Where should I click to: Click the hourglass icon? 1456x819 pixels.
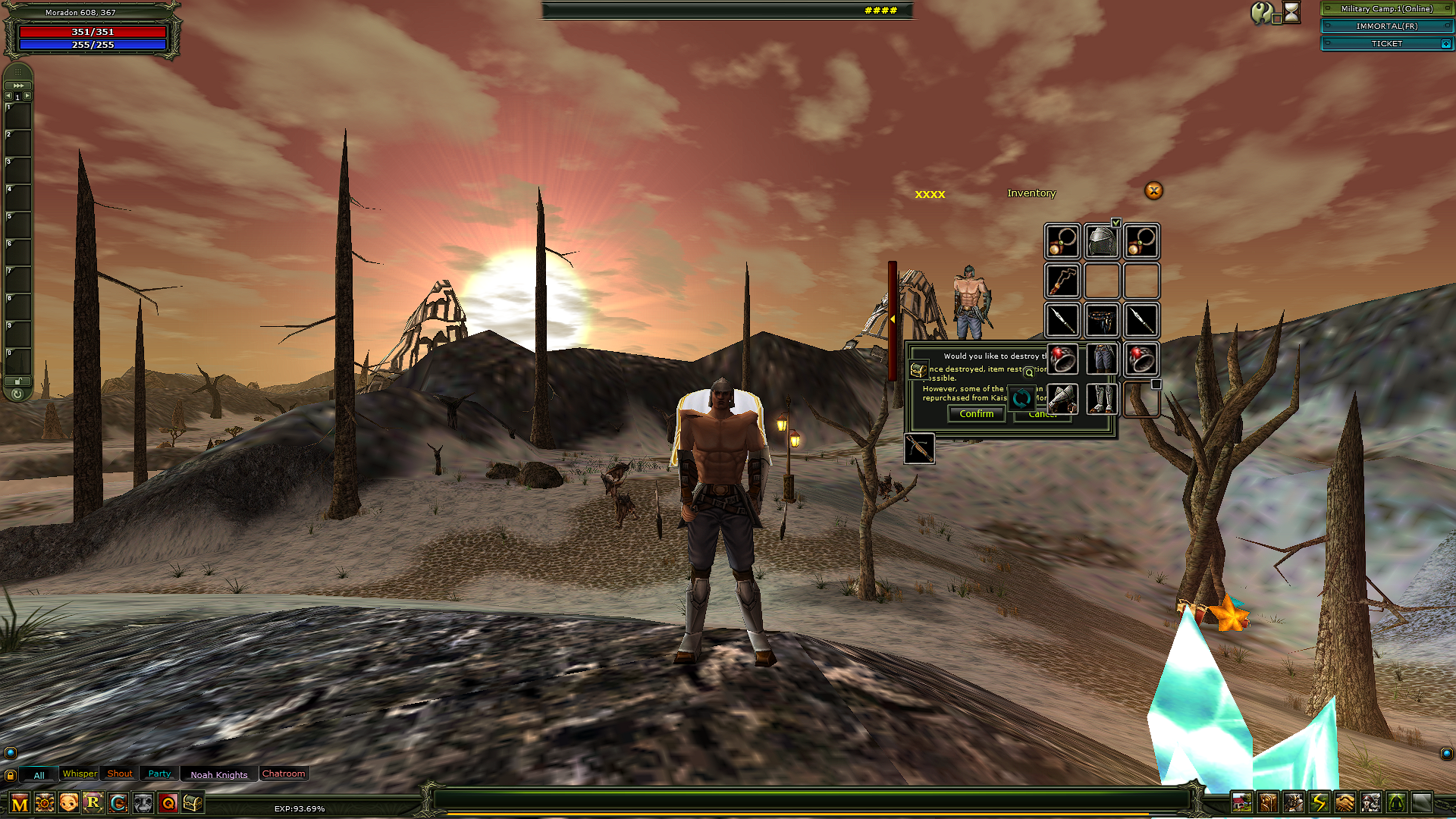point(1291,12)
